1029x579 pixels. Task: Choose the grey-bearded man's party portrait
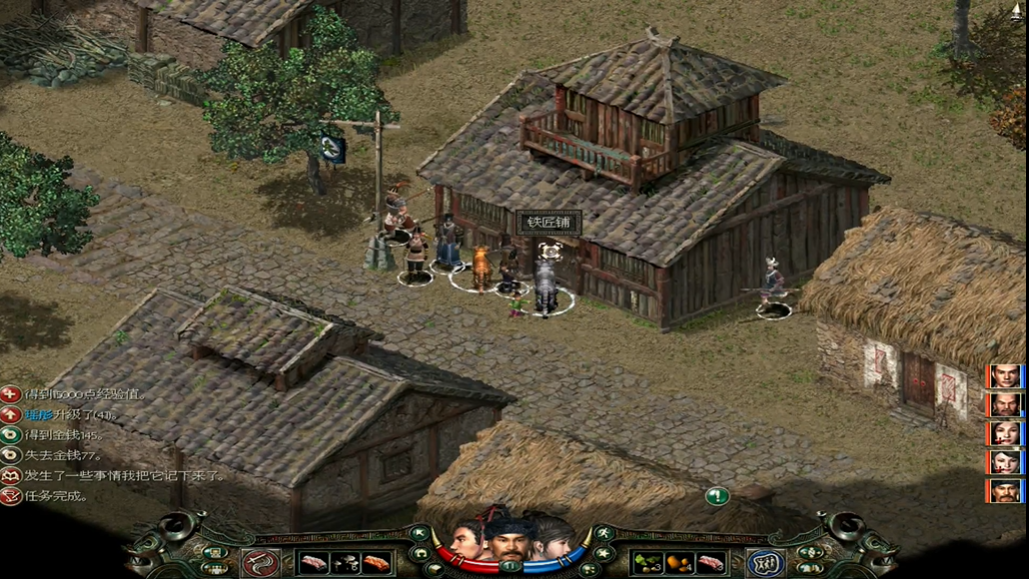click(1005, 405)
